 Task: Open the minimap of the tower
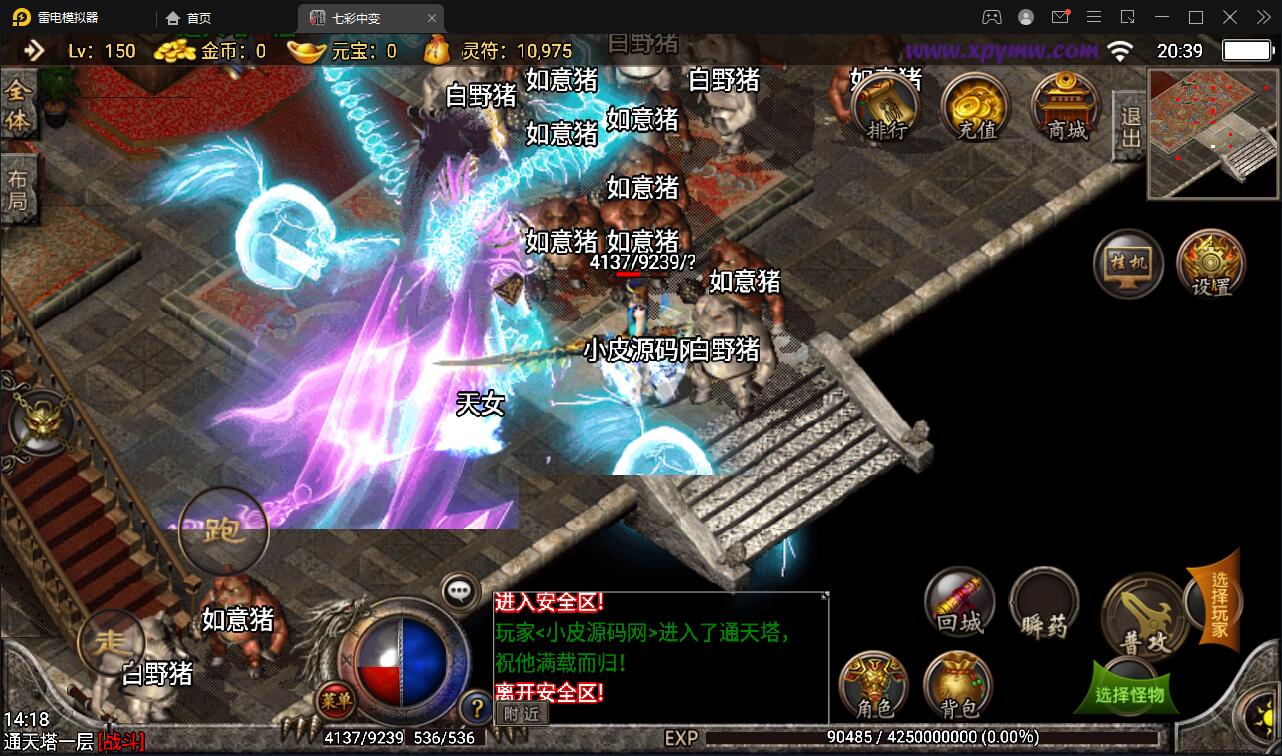tap(1213, 136)
